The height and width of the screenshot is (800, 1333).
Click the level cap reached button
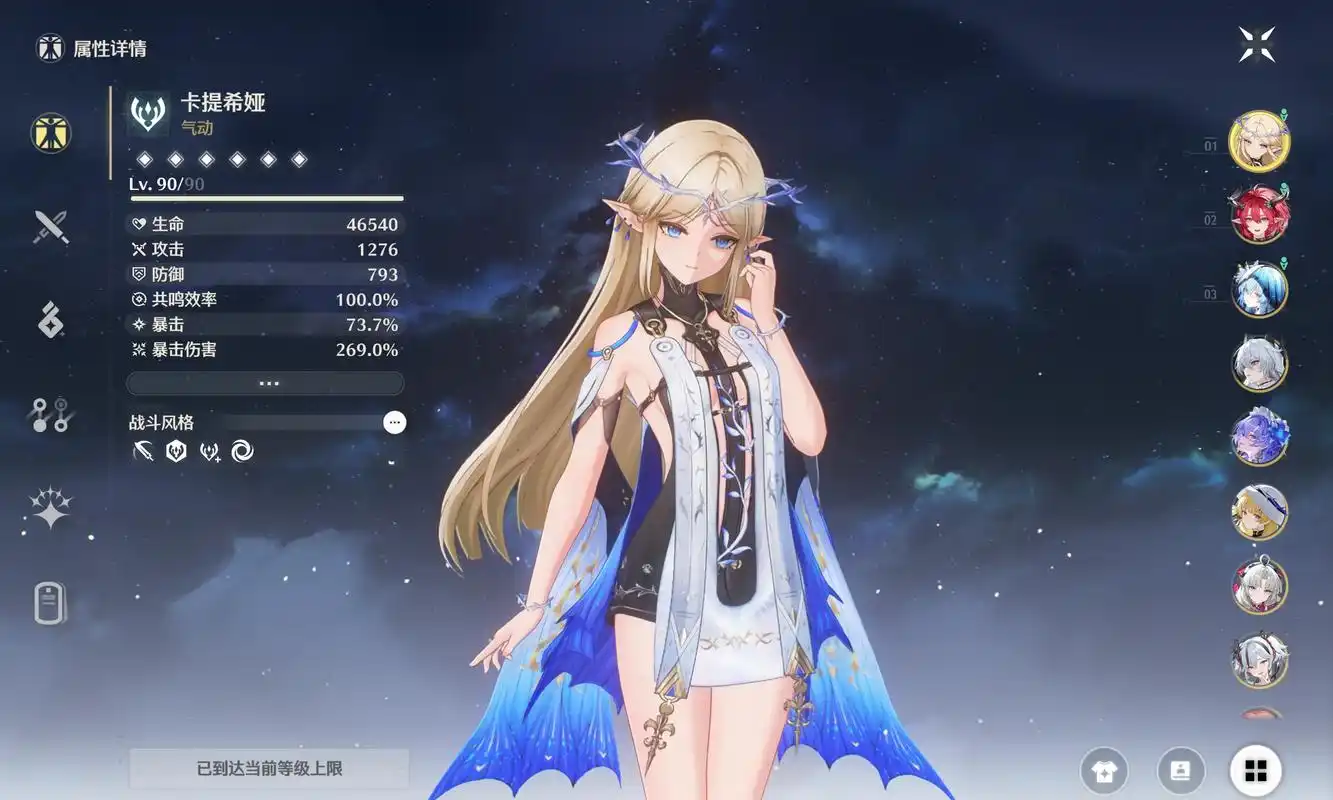(269, 768)
